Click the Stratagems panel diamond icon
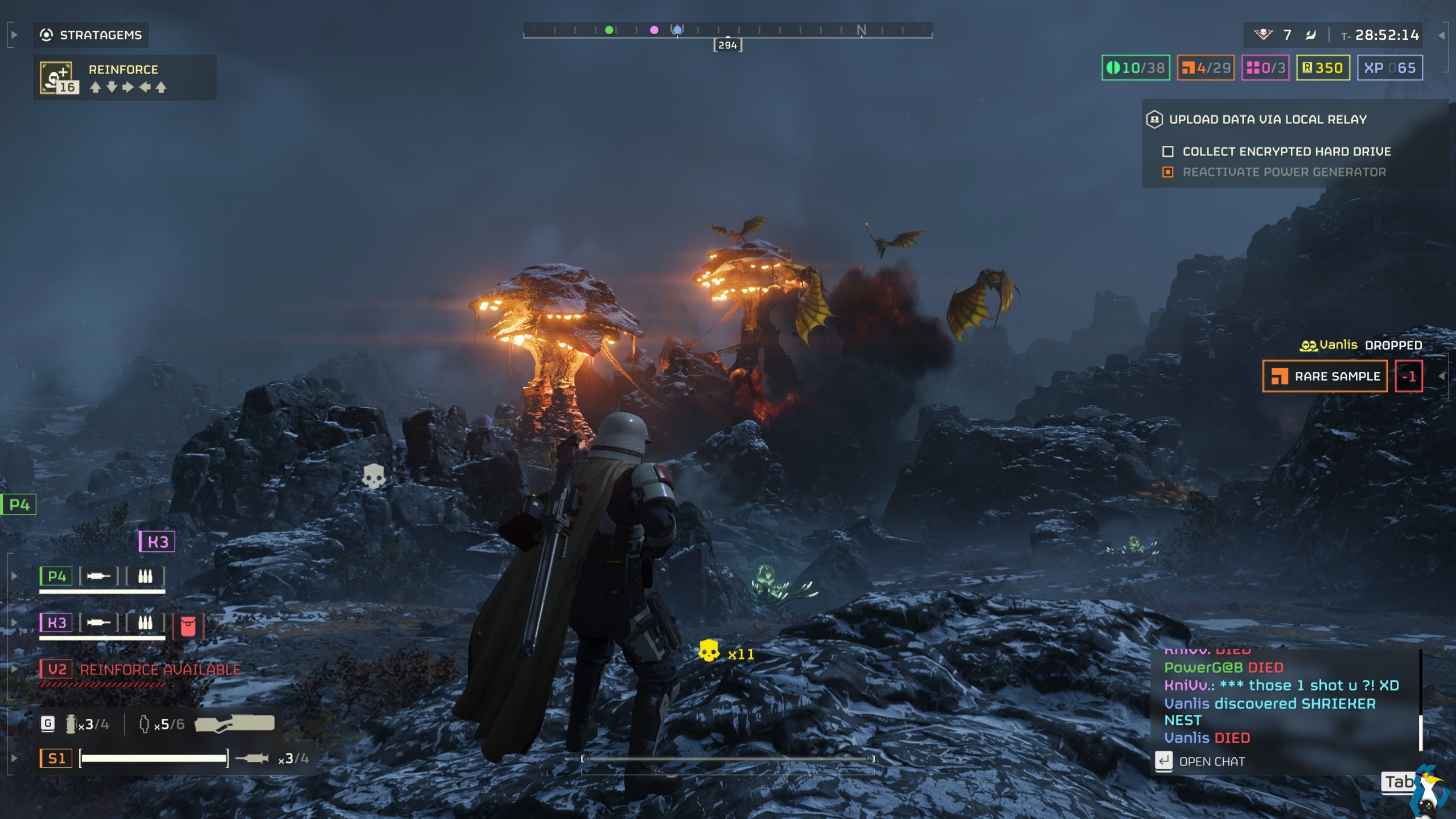The image size is (1456, 819). click(47, 35)
